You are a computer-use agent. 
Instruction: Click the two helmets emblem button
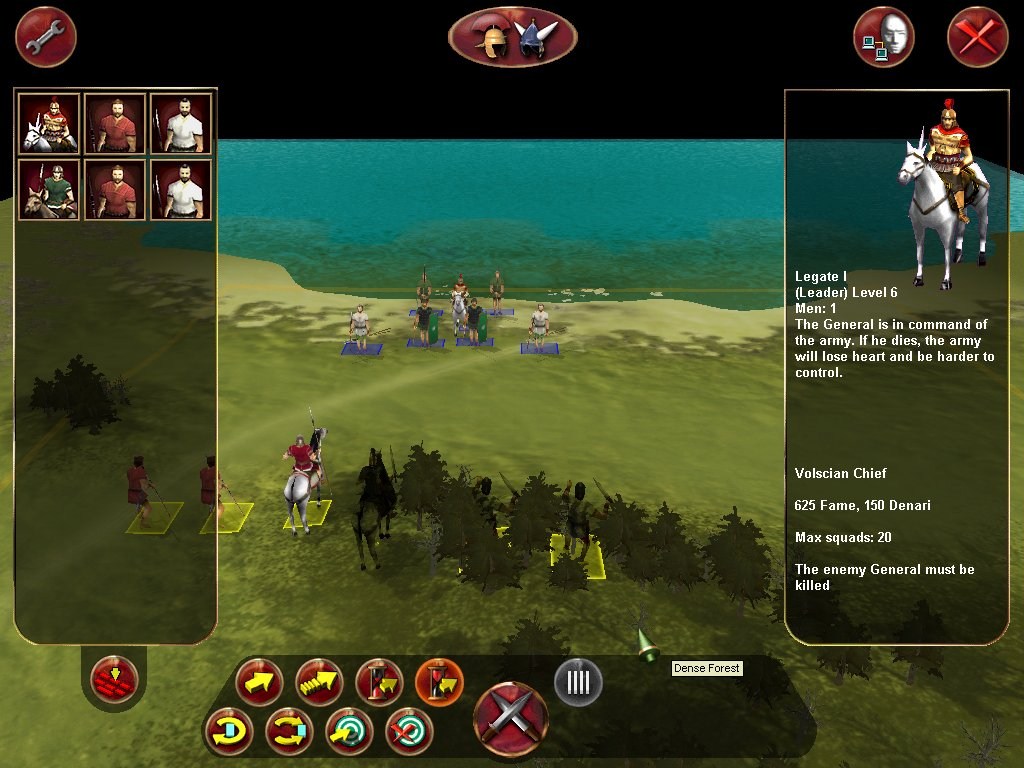click(x=513, y=37)
